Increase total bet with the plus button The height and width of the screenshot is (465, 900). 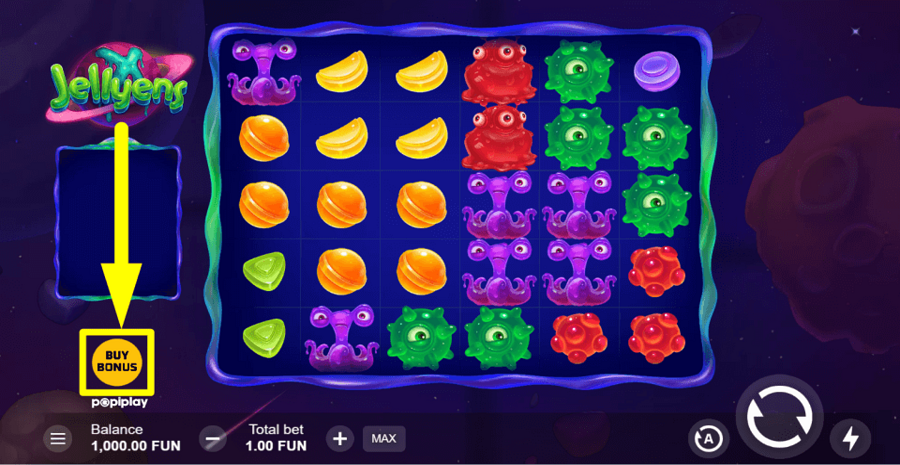coord(340,438)
